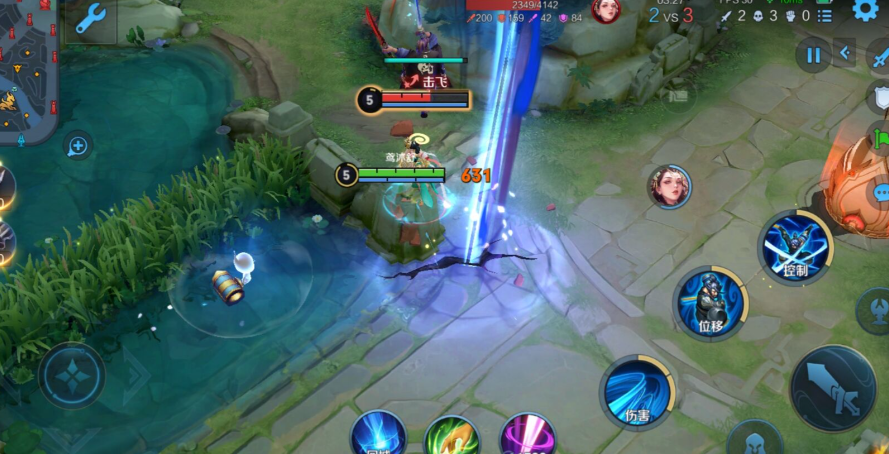Tap the blue wrench tool button
The image size is (889, 454).
pos(91,19)
